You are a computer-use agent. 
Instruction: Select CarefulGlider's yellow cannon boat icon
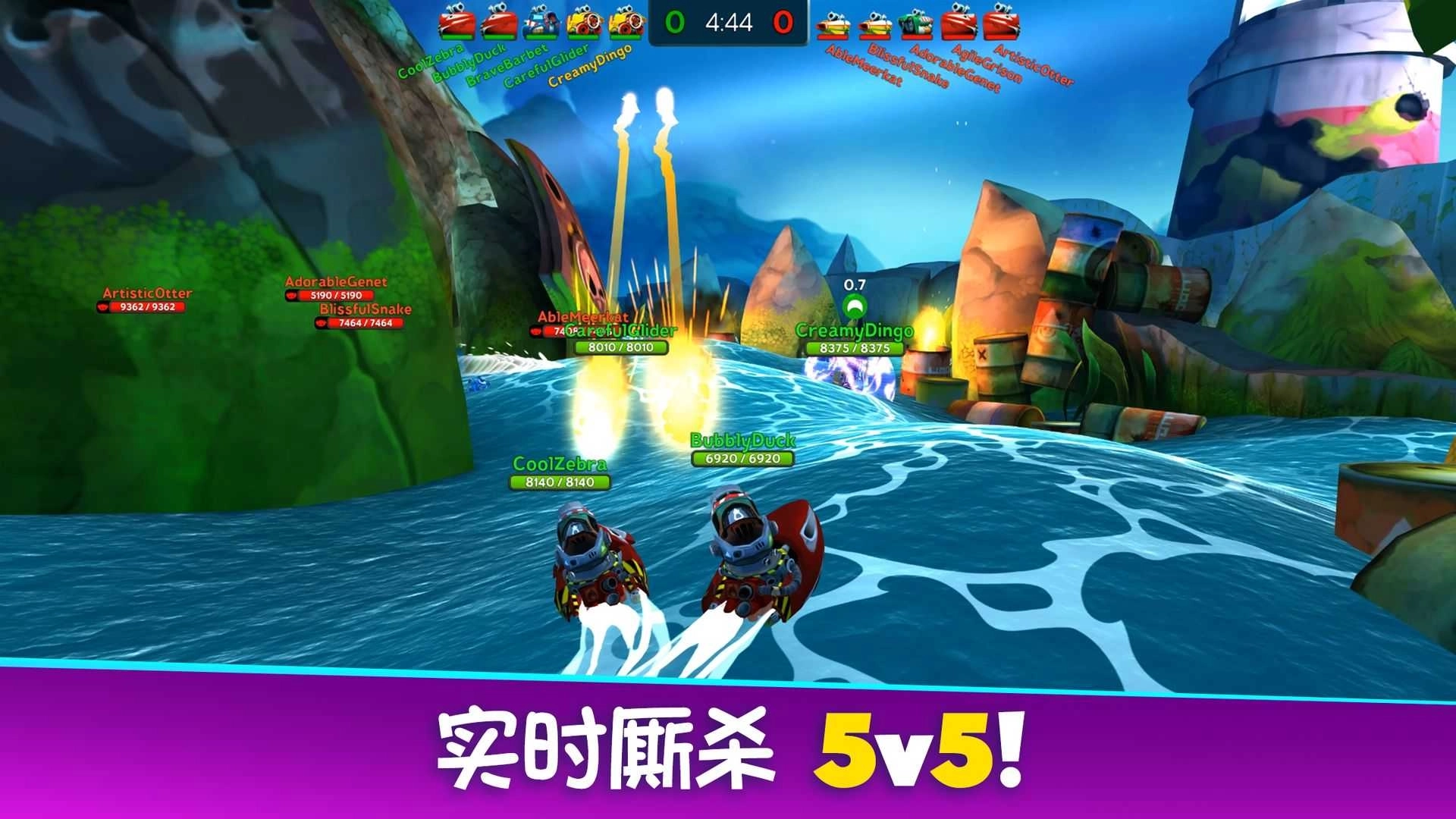tap(584, 24)
